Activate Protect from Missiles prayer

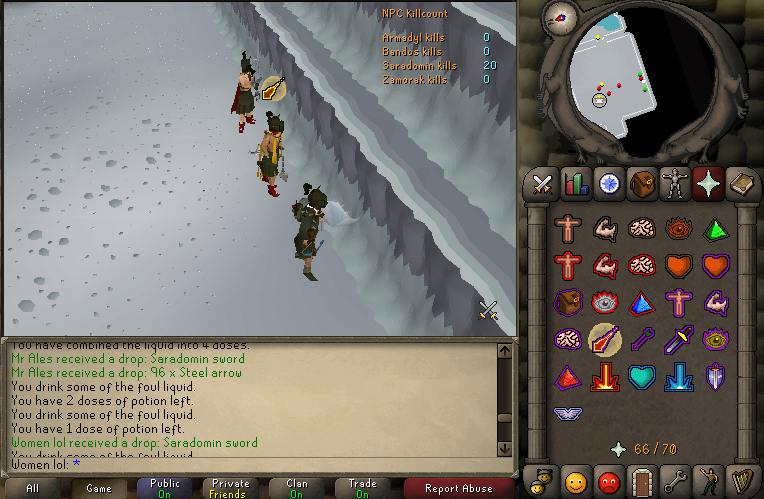641,340
